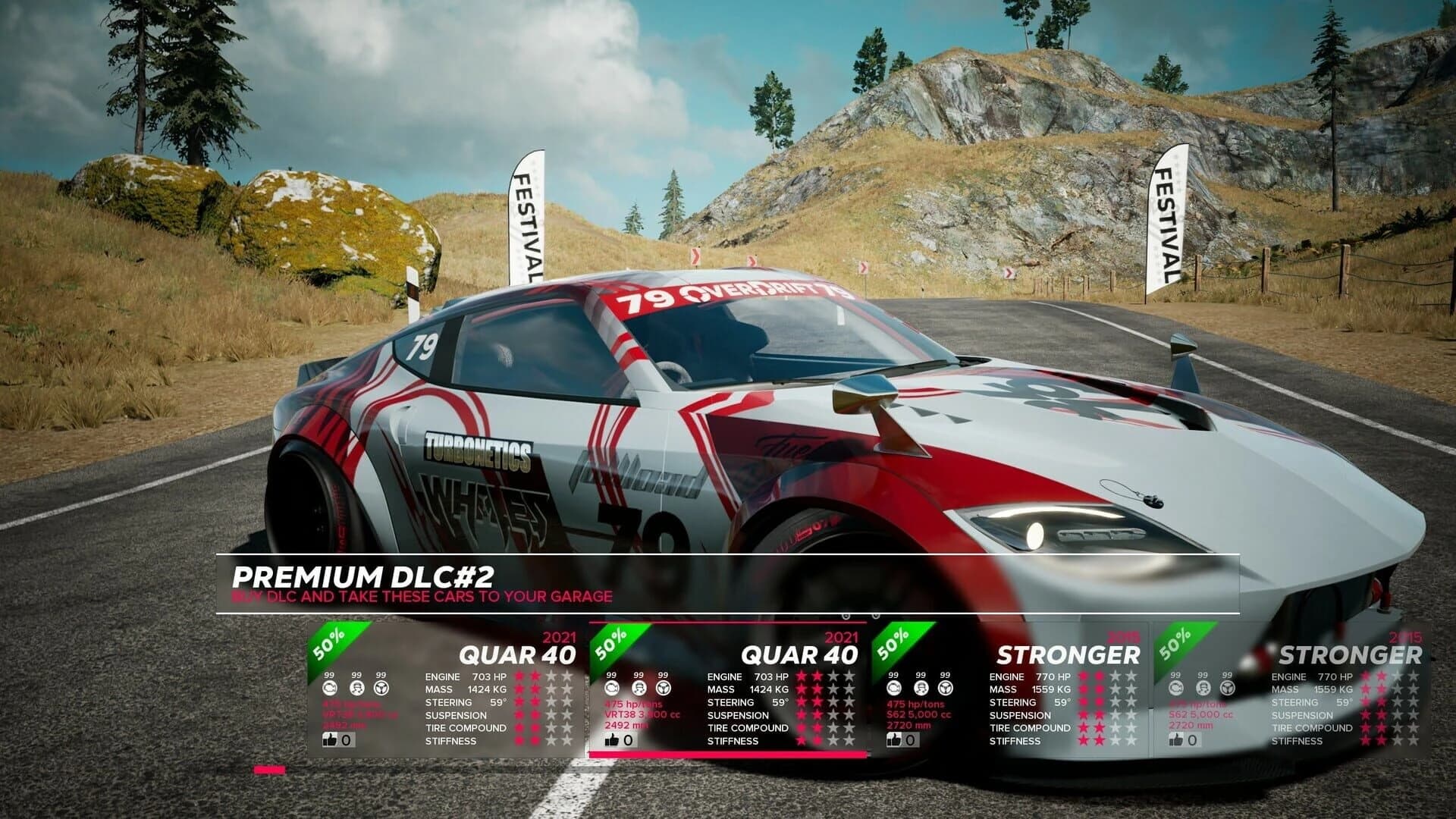Screen dimensions: 1456x819
Task: Select the steering wheel icon on the first STRONGER card
Action: (945, 689)
